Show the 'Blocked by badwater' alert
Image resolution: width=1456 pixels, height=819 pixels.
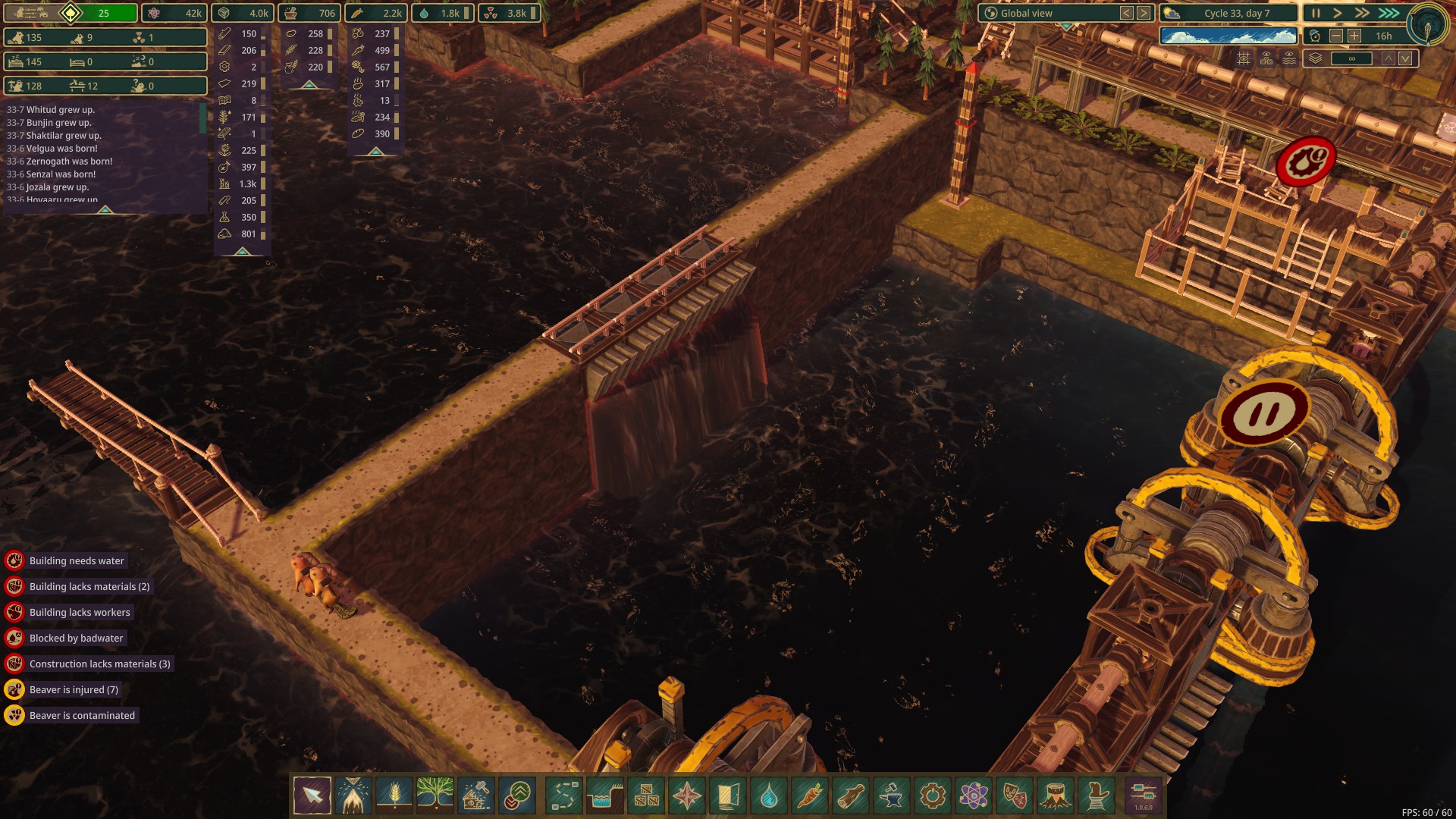tap(76, 638)
